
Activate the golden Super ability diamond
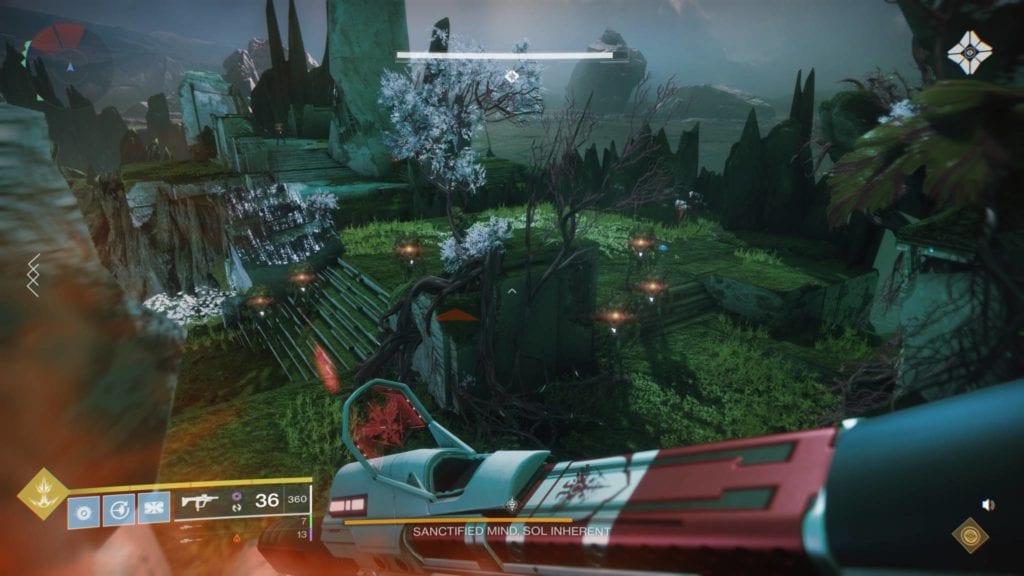click(x=43, y=493)
